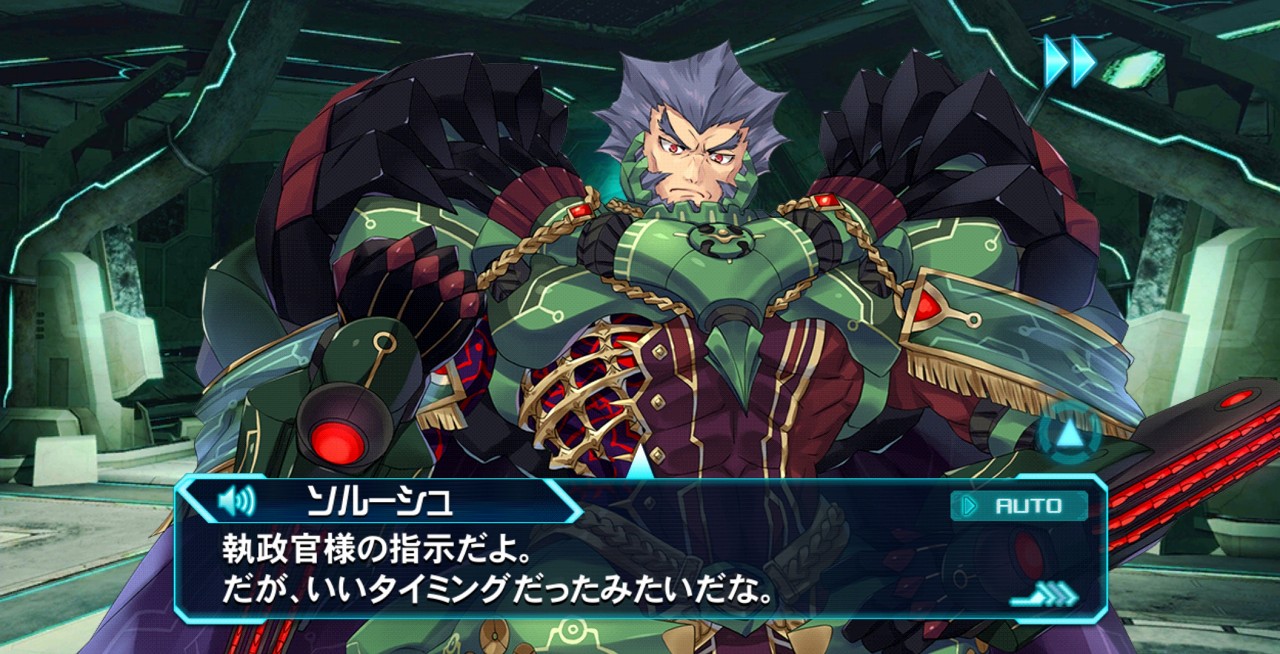Advance dialogue using the arrow indicator
Image resolution: width=1280 pixels, height=654 pixels.
point(1043,596)
